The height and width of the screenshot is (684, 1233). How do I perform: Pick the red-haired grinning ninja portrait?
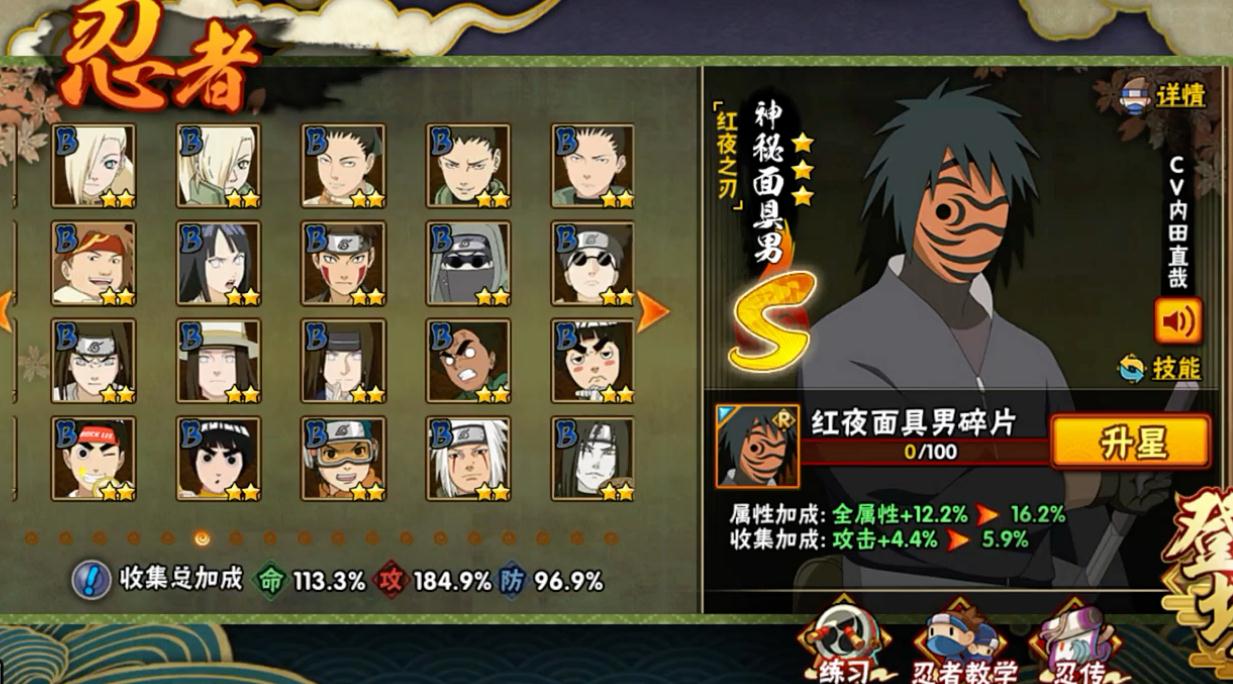tap(94, 263)
